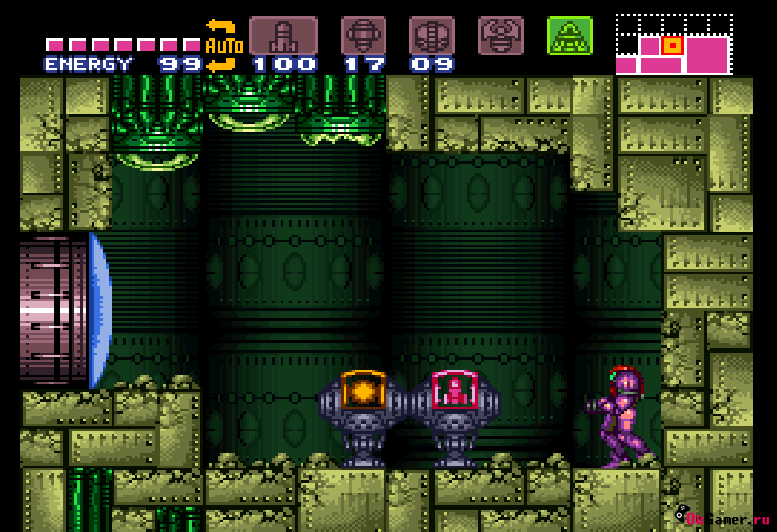Screen dimensions: 777x532
Task: Click the yellow Auto reserve tank indicator
Action: point(223,45)
